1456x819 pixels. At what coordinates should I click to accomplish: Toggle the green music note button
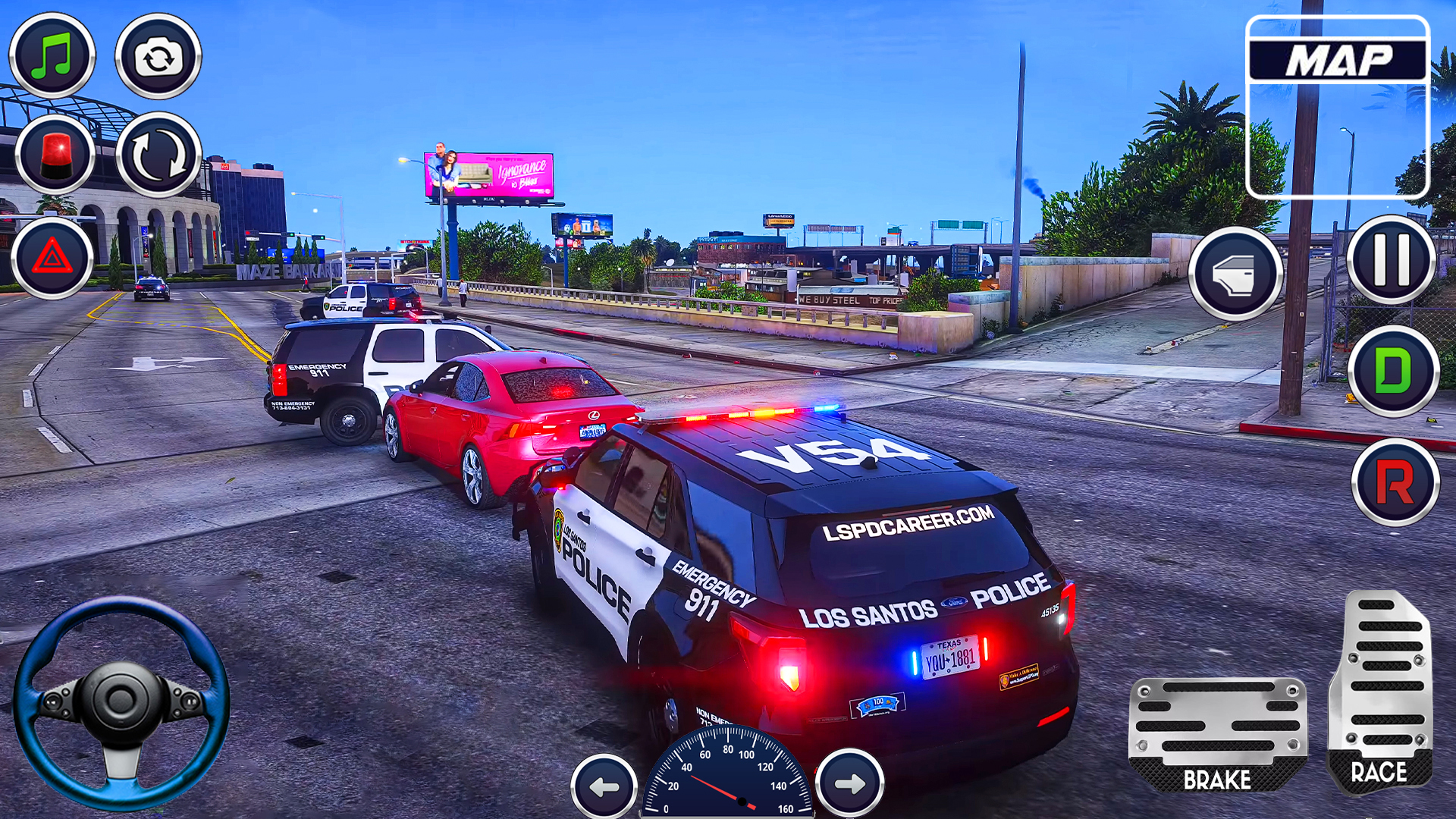point(52,56)
